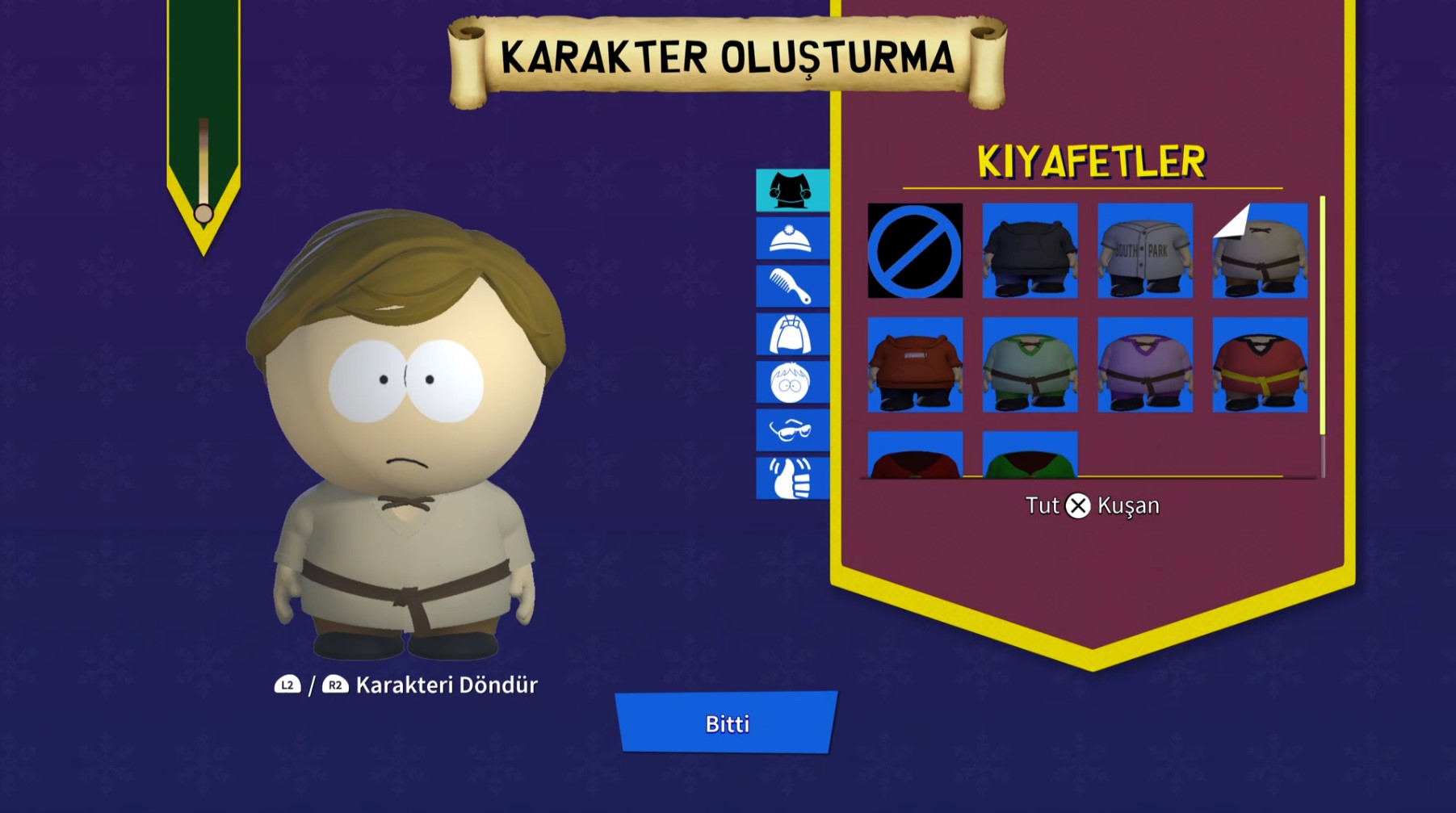Switch to the face category tab
The width and height of the screenshot is (1456, 813).
point(791,383)
